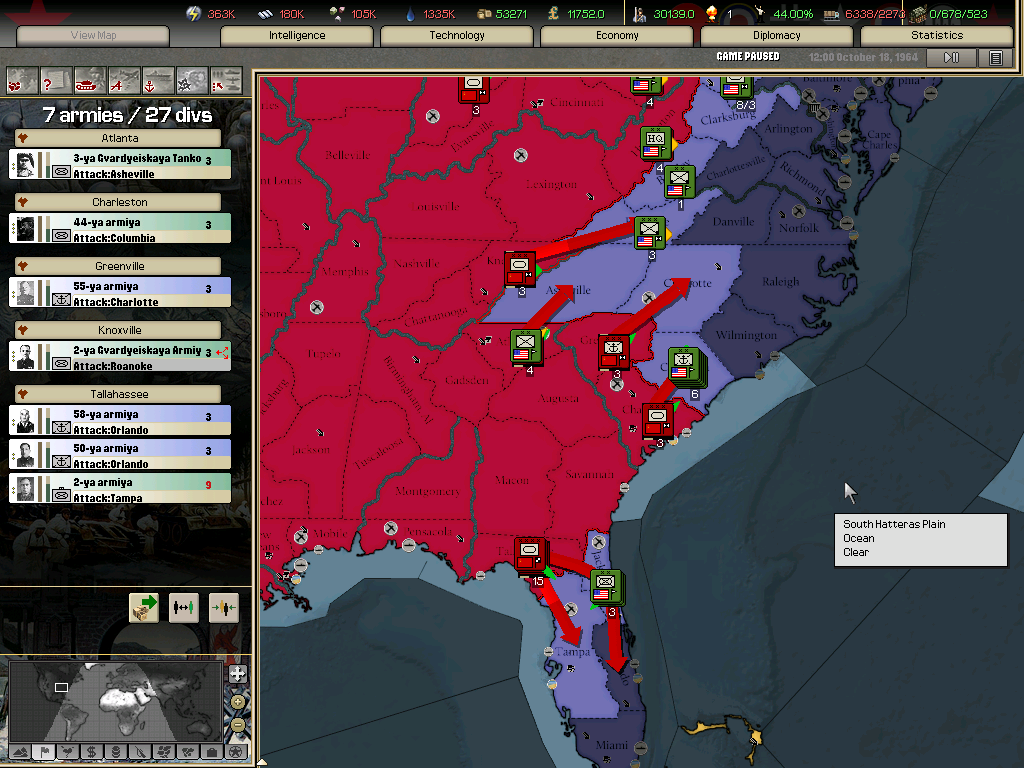This screenshot has width=1024, height=768.
Task: Open the Economy tab
Action: point(617,36)
